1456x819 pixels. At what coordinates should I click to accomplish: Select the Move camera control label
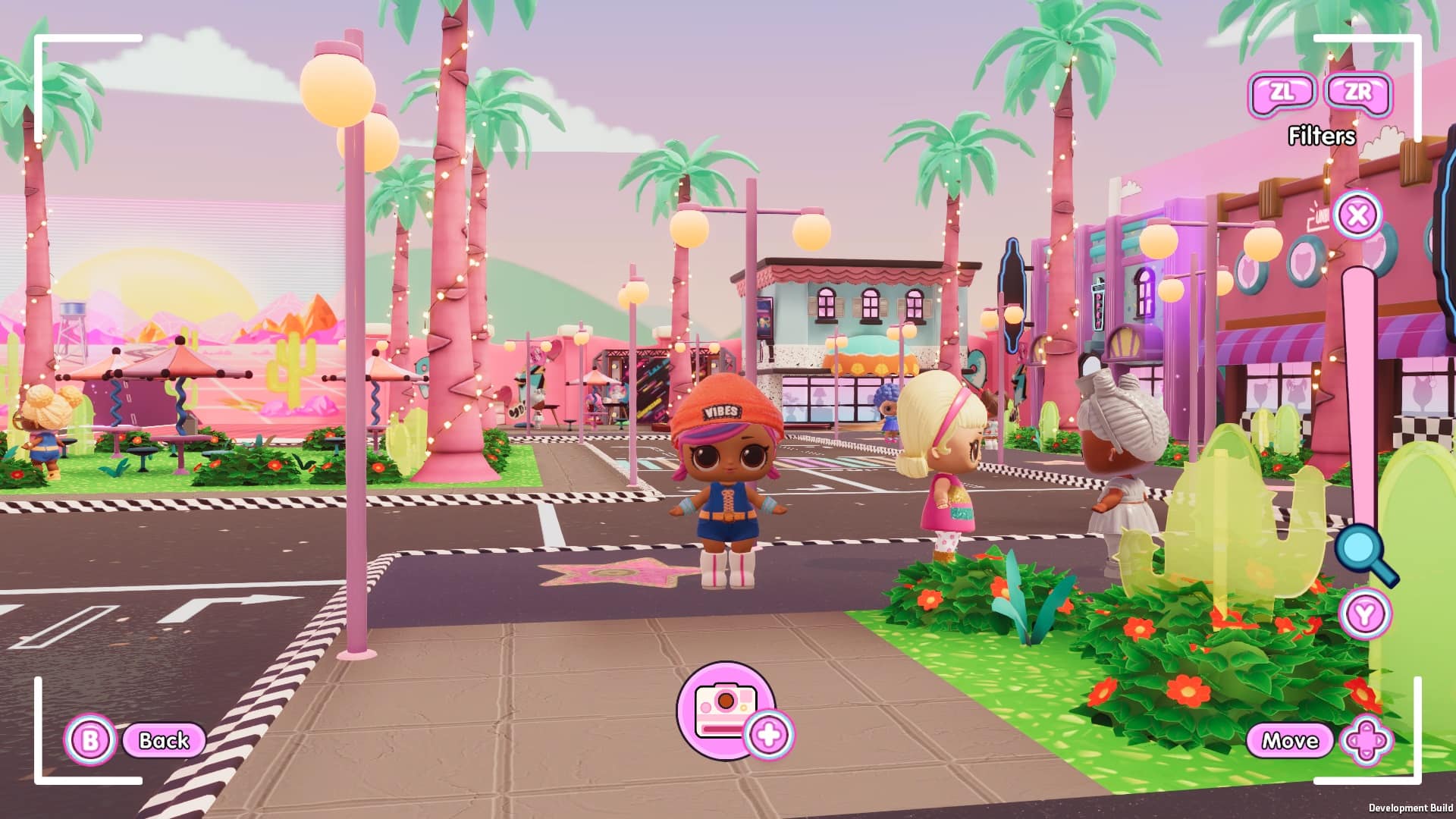pyautogui.click(x=1289, y=740)
